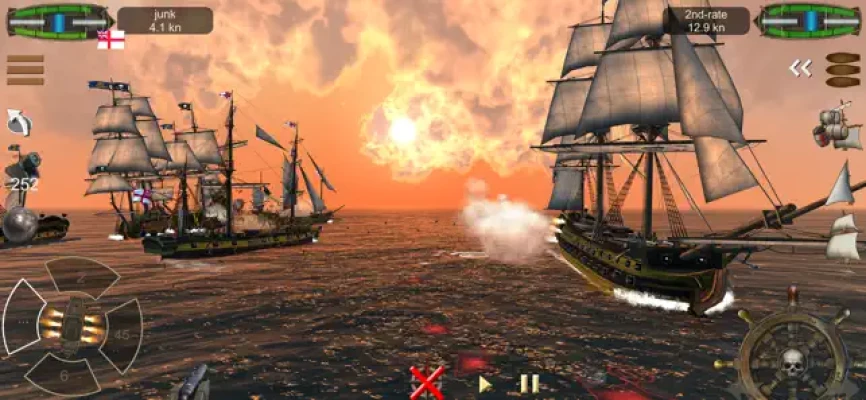Select the cannon wheel segment labeled 6

coord(64,374)
